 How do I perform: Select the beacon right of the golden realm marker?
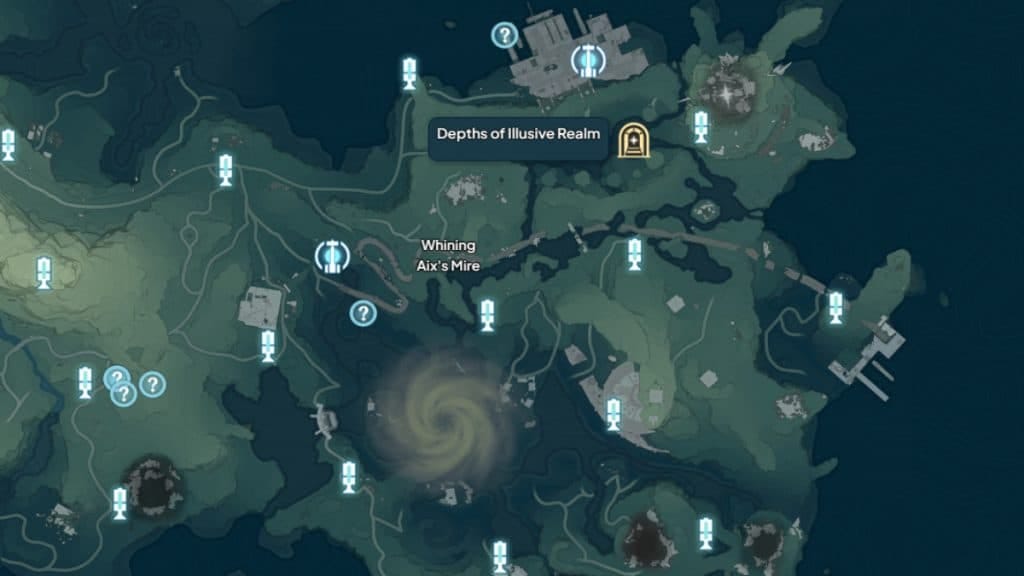pos(701,126)
